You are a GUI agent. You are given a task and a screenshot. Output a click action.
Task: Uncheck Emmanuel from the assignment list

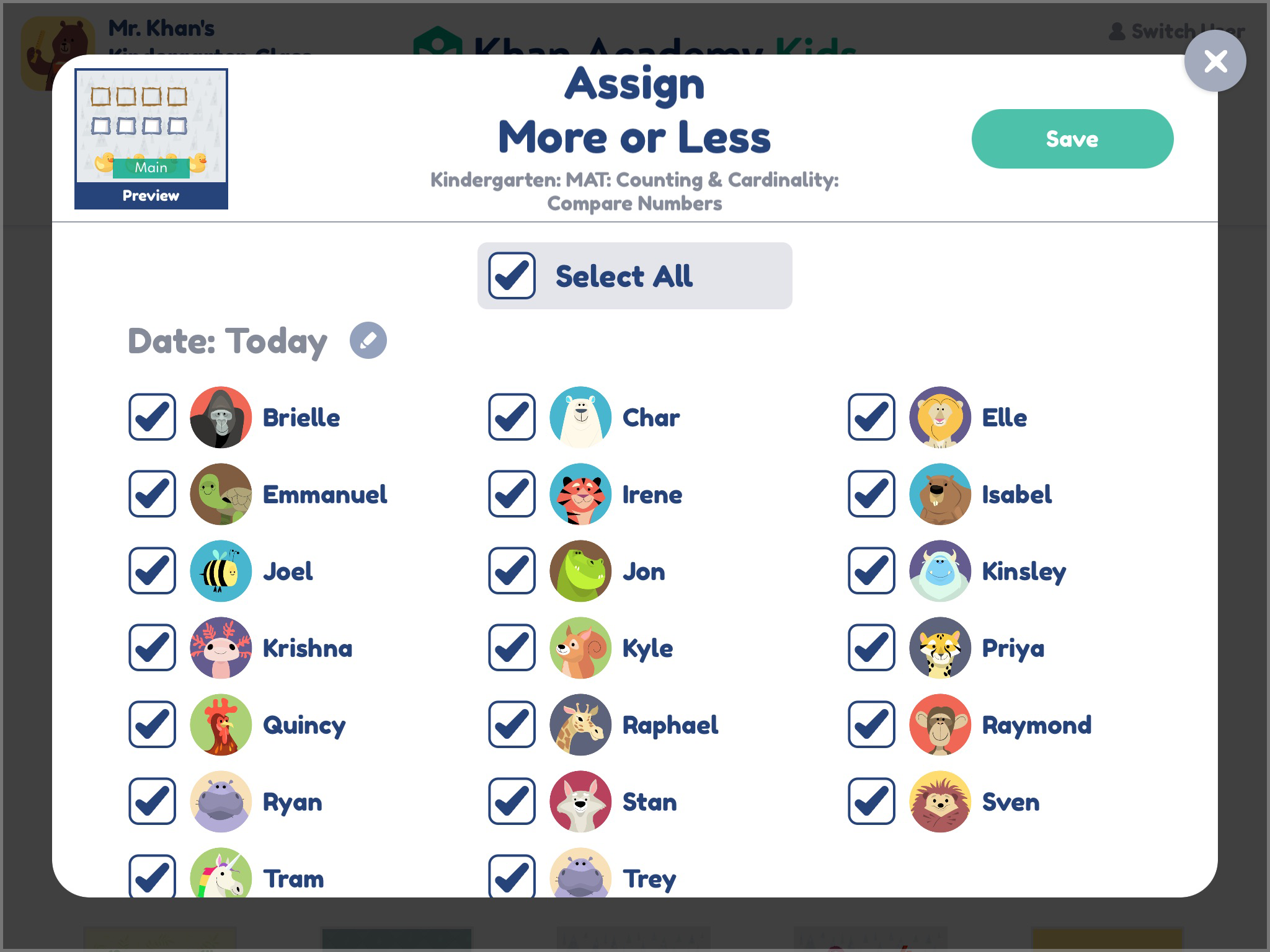151,495
